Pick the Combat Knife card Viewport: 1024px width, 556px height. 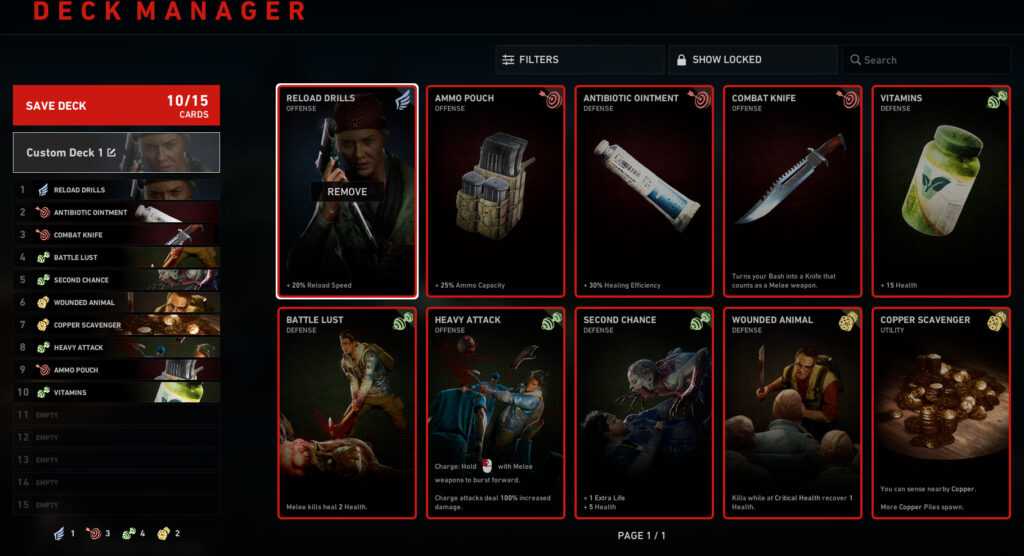click(793, 191)
